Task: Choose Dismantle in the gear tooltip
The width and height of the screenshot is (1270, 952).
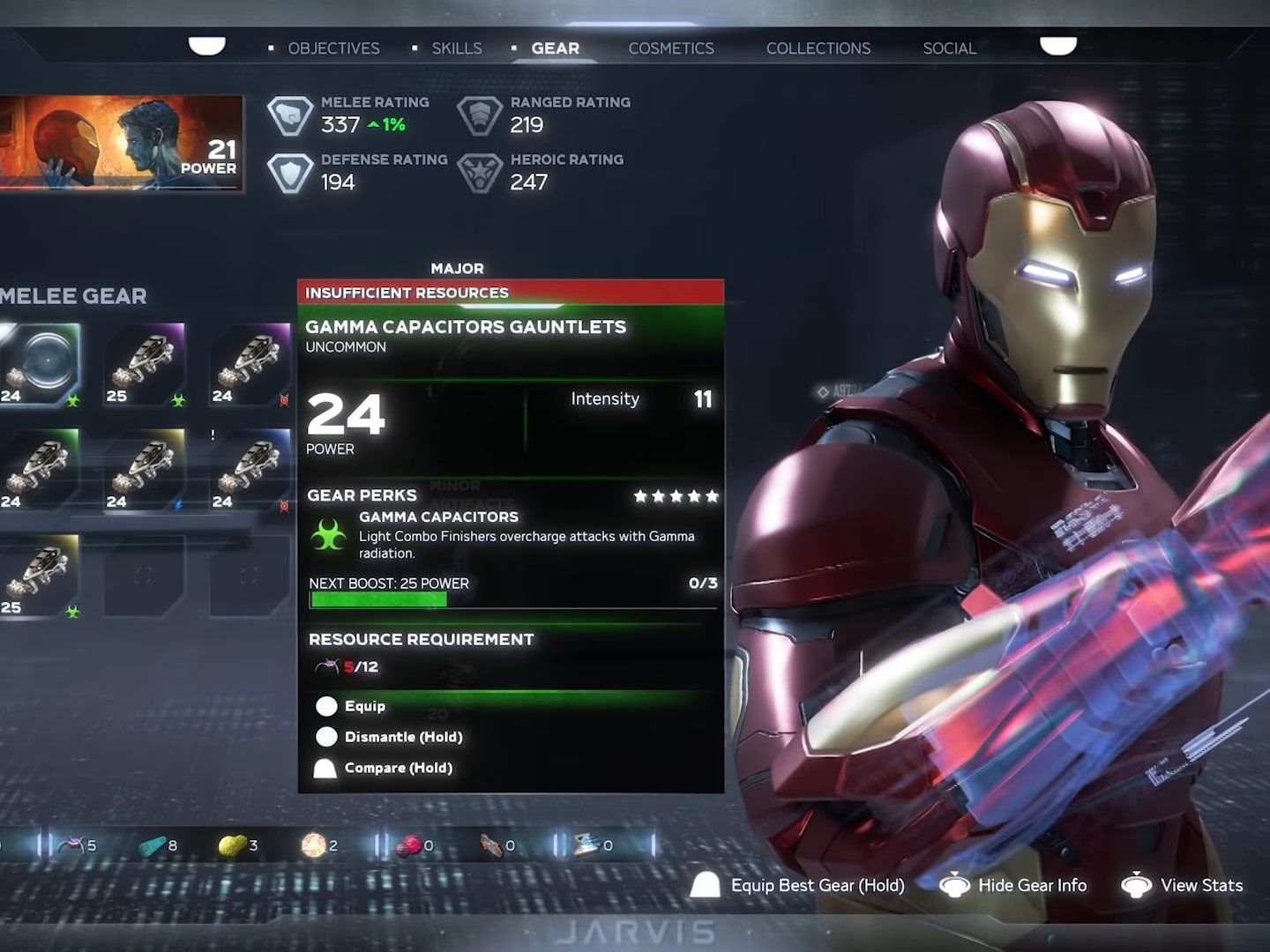Action: click(402, 737)
